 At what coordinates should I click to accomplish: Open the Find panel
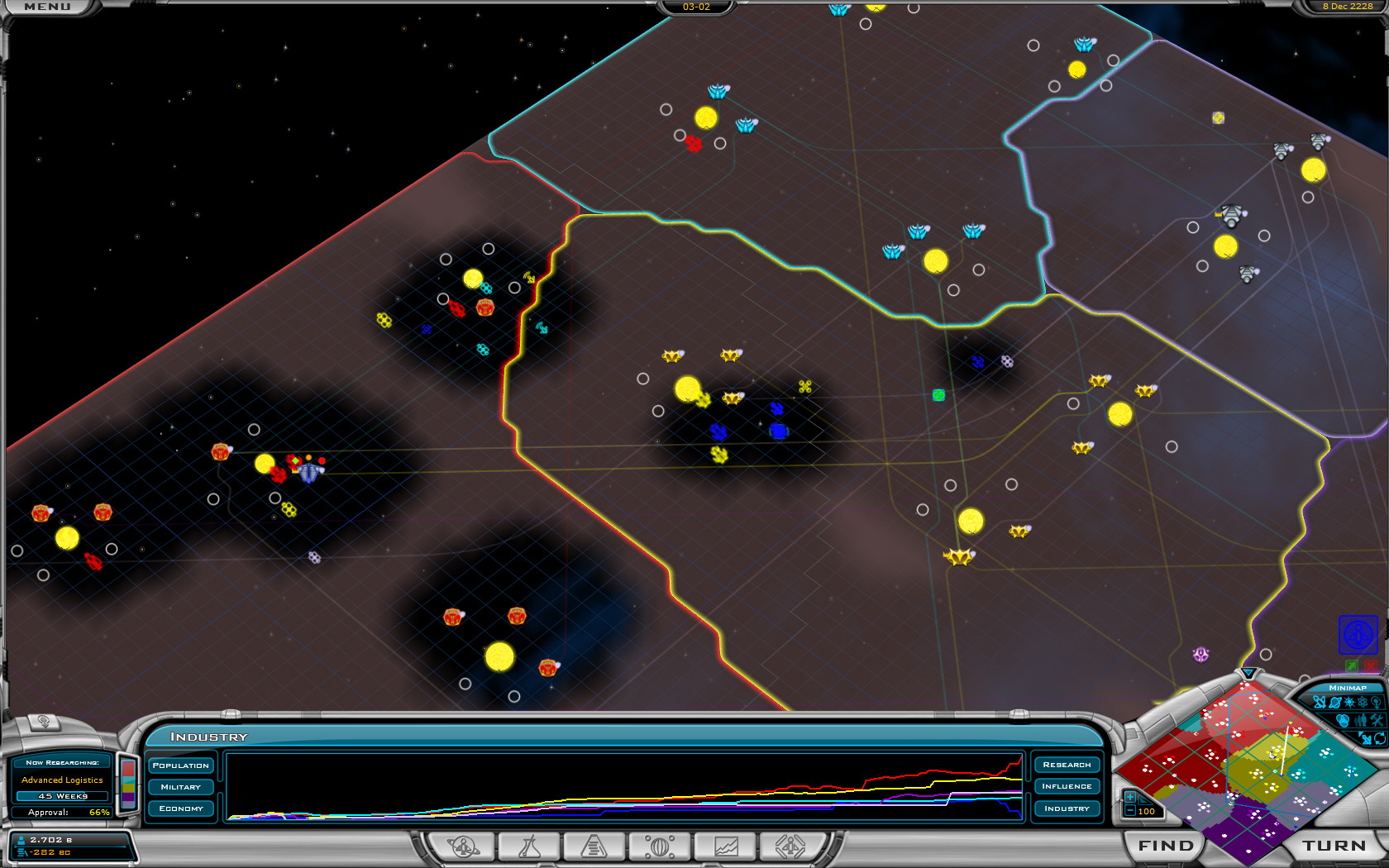(x=1166, y=846)
